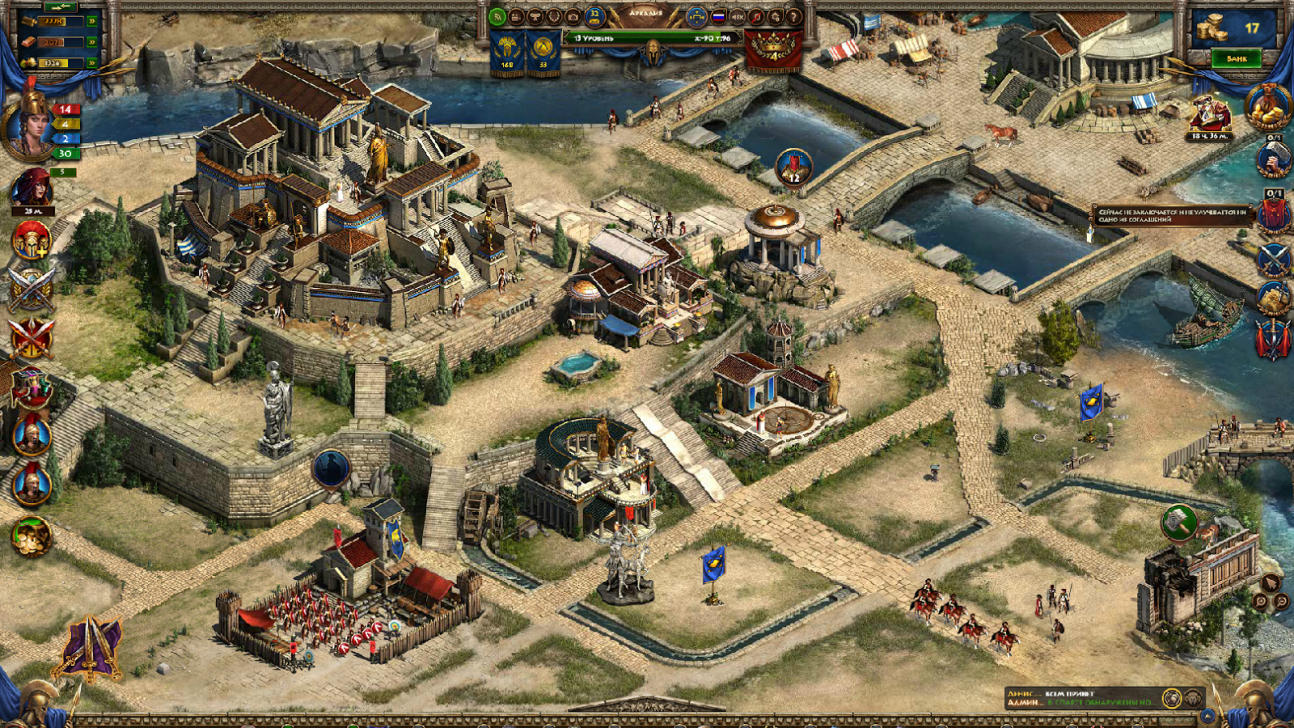This screenshot has height=728, width=1294.
Task: Change language via Russian flag icon
Action: coord(718,17)
